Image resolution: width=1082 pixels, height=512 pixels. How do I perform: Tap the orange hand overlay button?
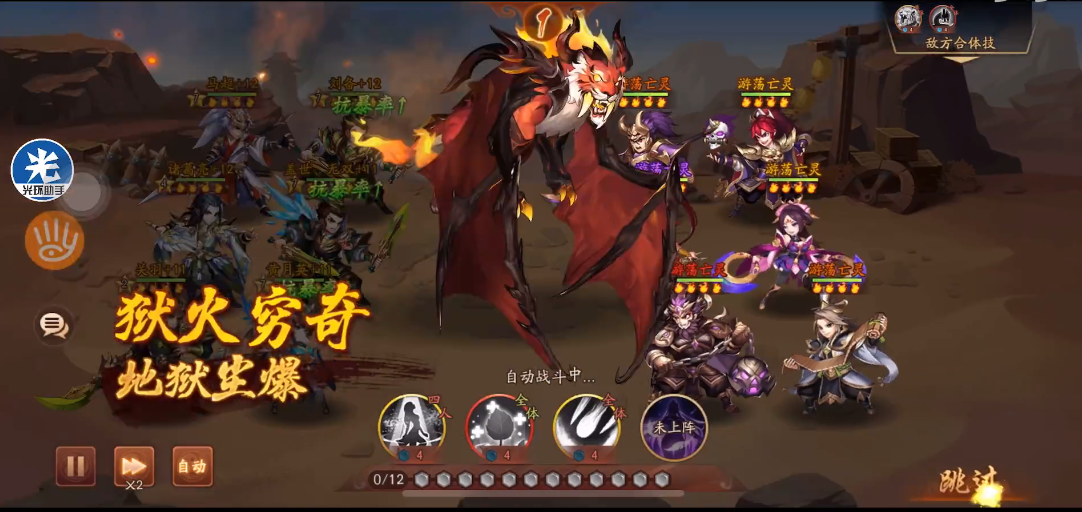coord(54,241)
